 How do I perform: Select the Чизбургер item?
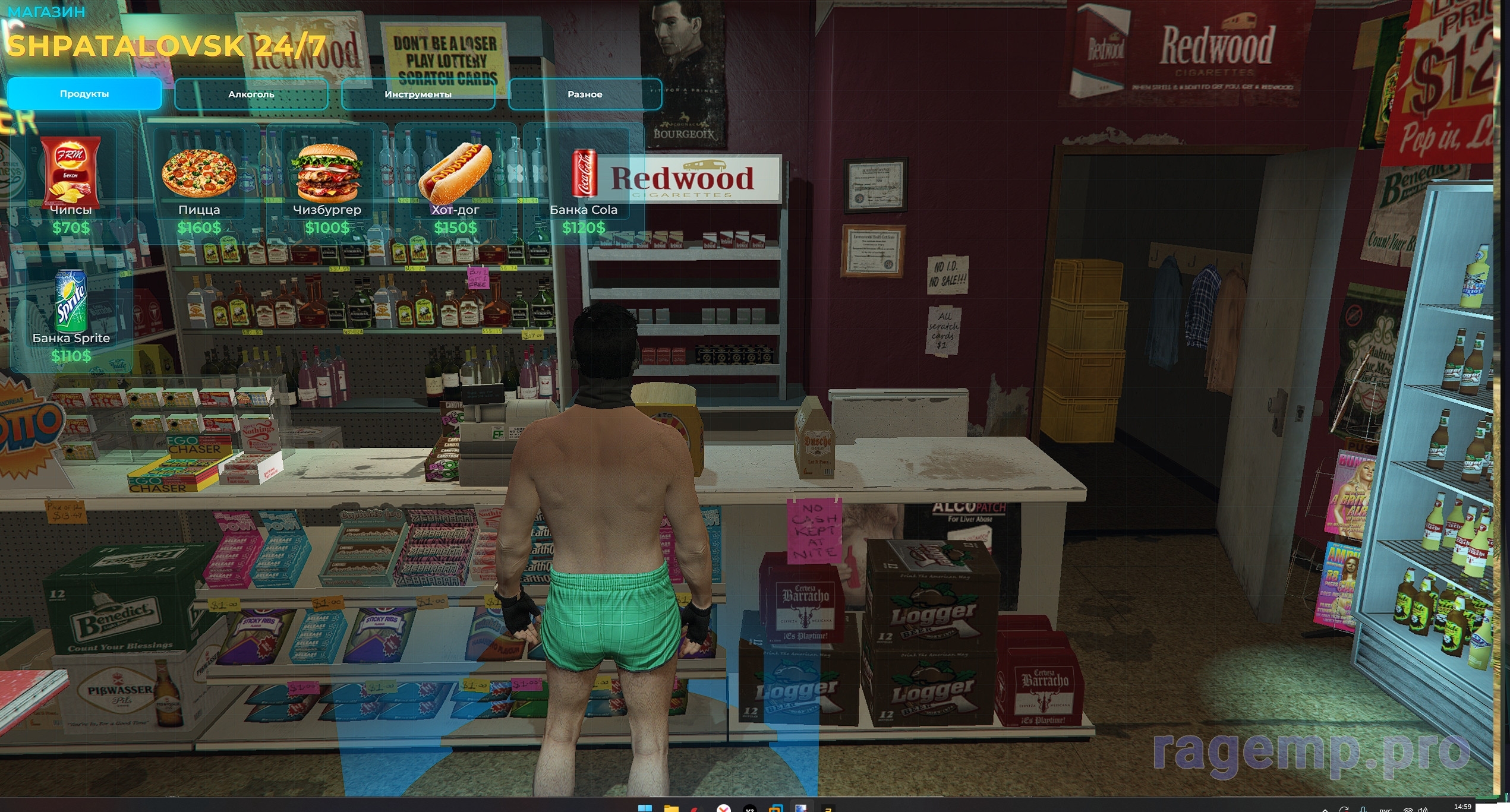click(x=327, y=184)
